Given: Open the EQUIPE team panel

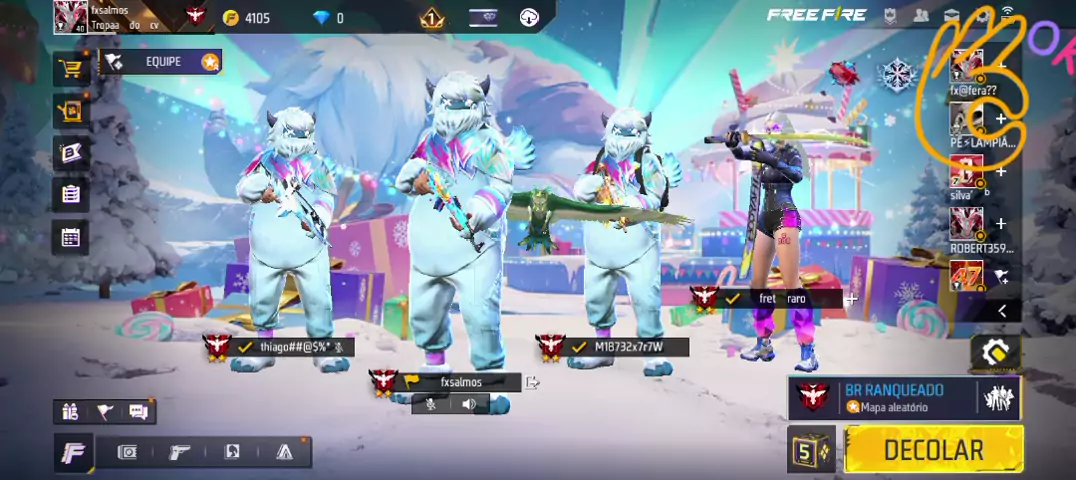Looking at the screenshot, I should 160,62.
